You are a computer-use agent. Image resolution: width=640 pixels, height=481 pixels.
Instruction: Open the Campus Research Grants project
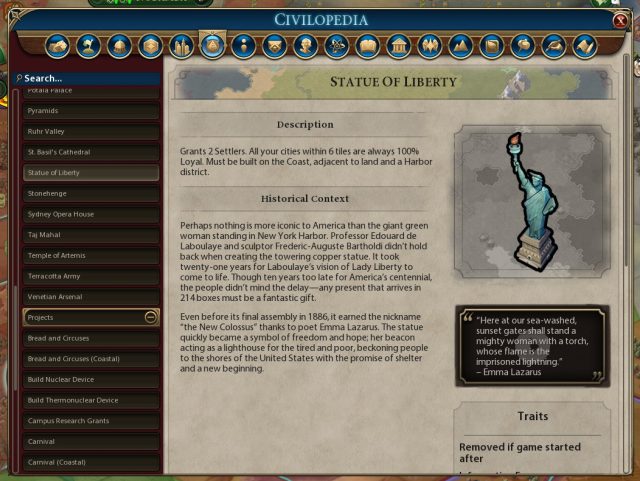coord(91,421)
